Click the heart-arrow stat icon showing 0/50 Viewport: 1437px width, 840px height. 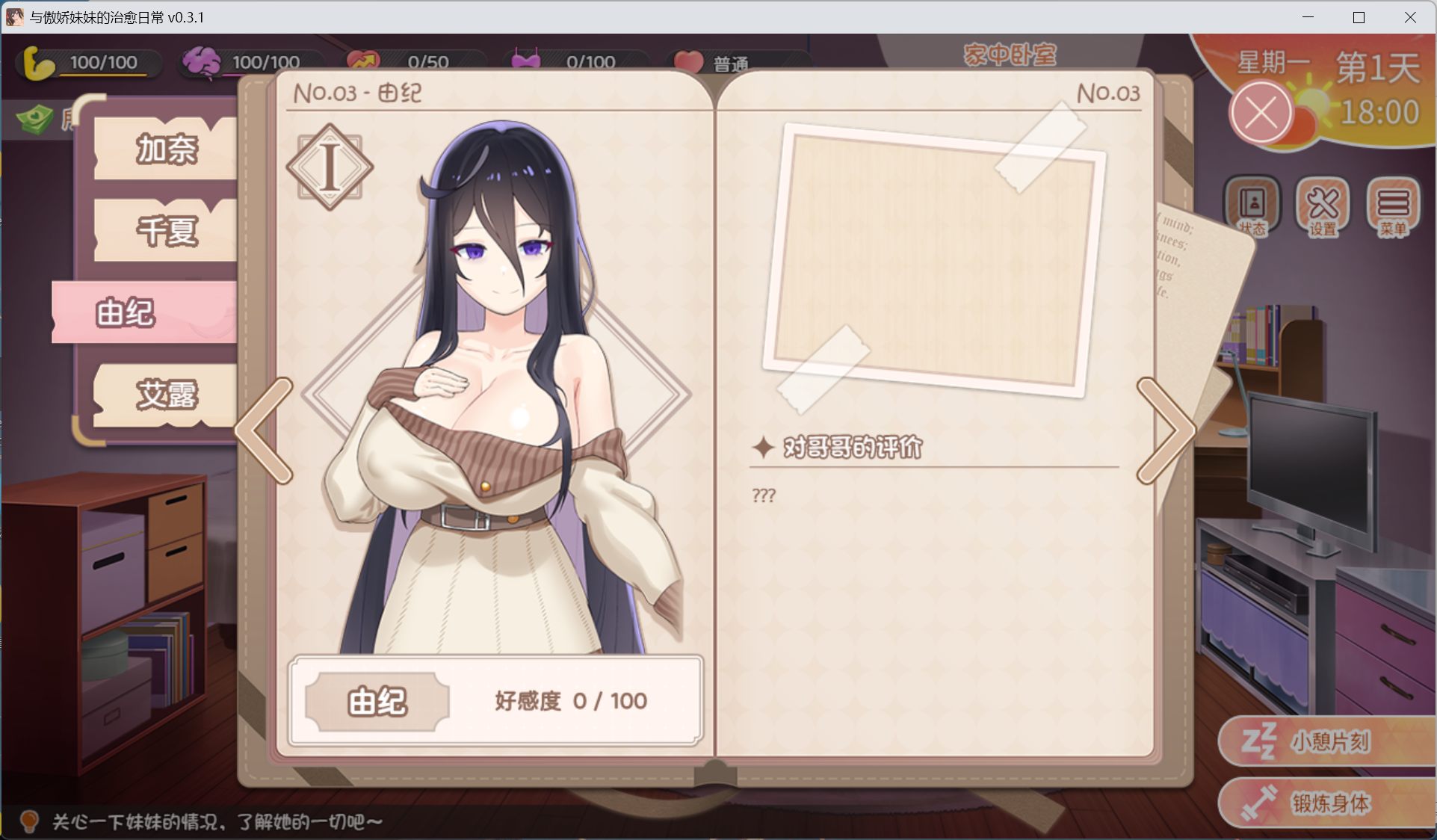coord(365,61)
